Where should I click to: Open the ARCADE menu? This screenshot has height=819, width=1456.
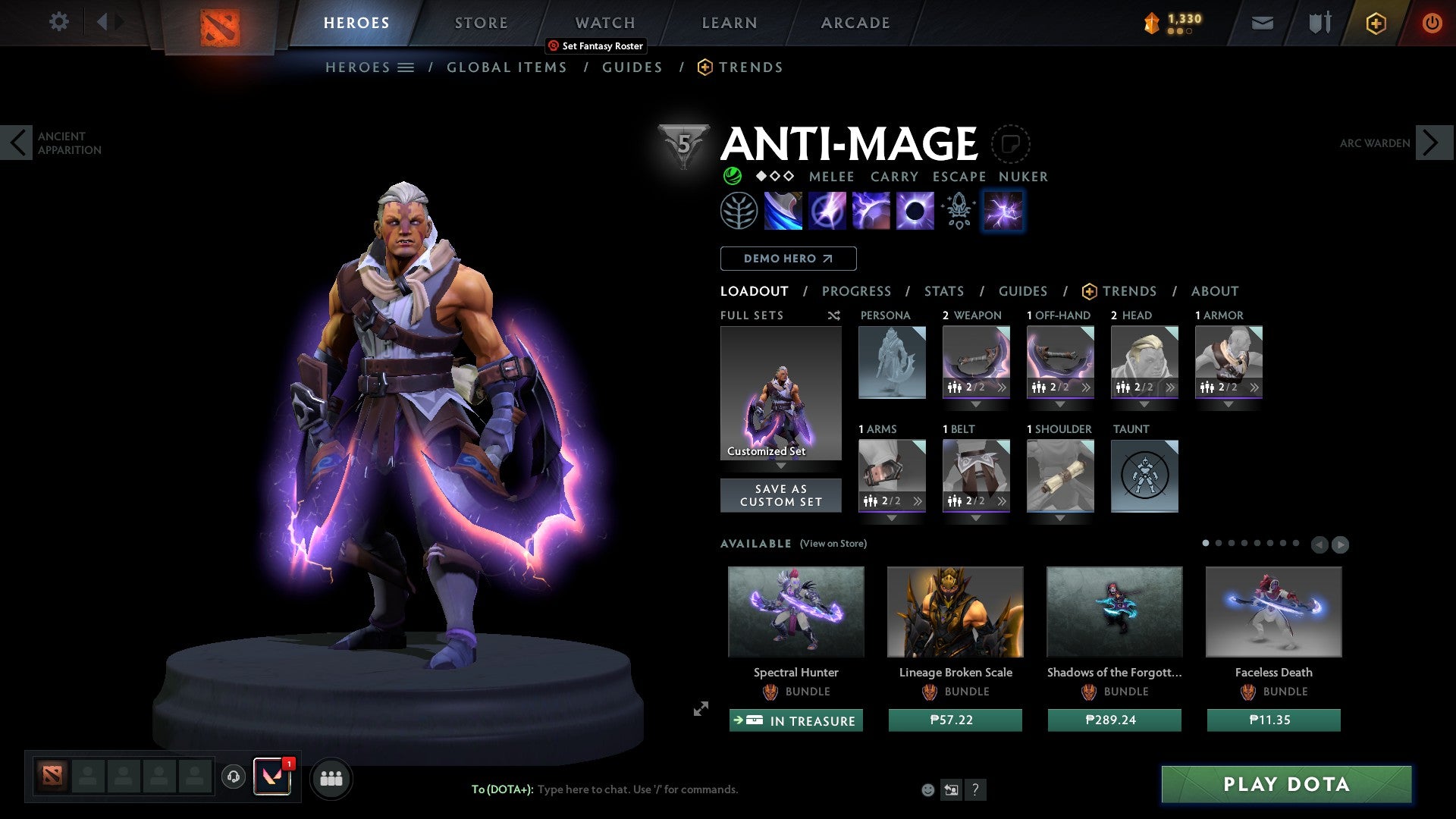(855, 22)
